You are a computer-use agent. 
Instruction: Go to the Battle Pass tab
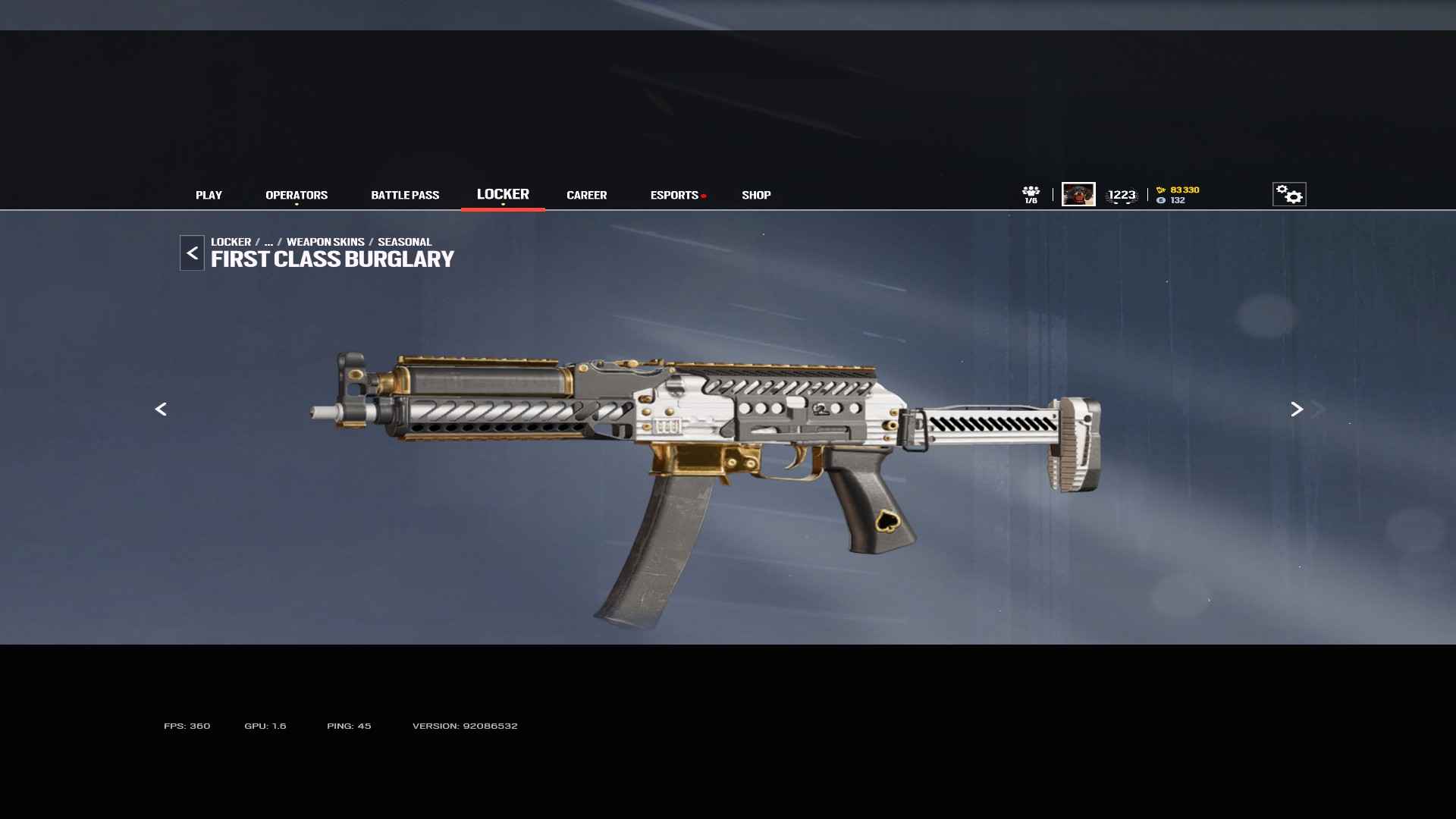coord(405,195)
